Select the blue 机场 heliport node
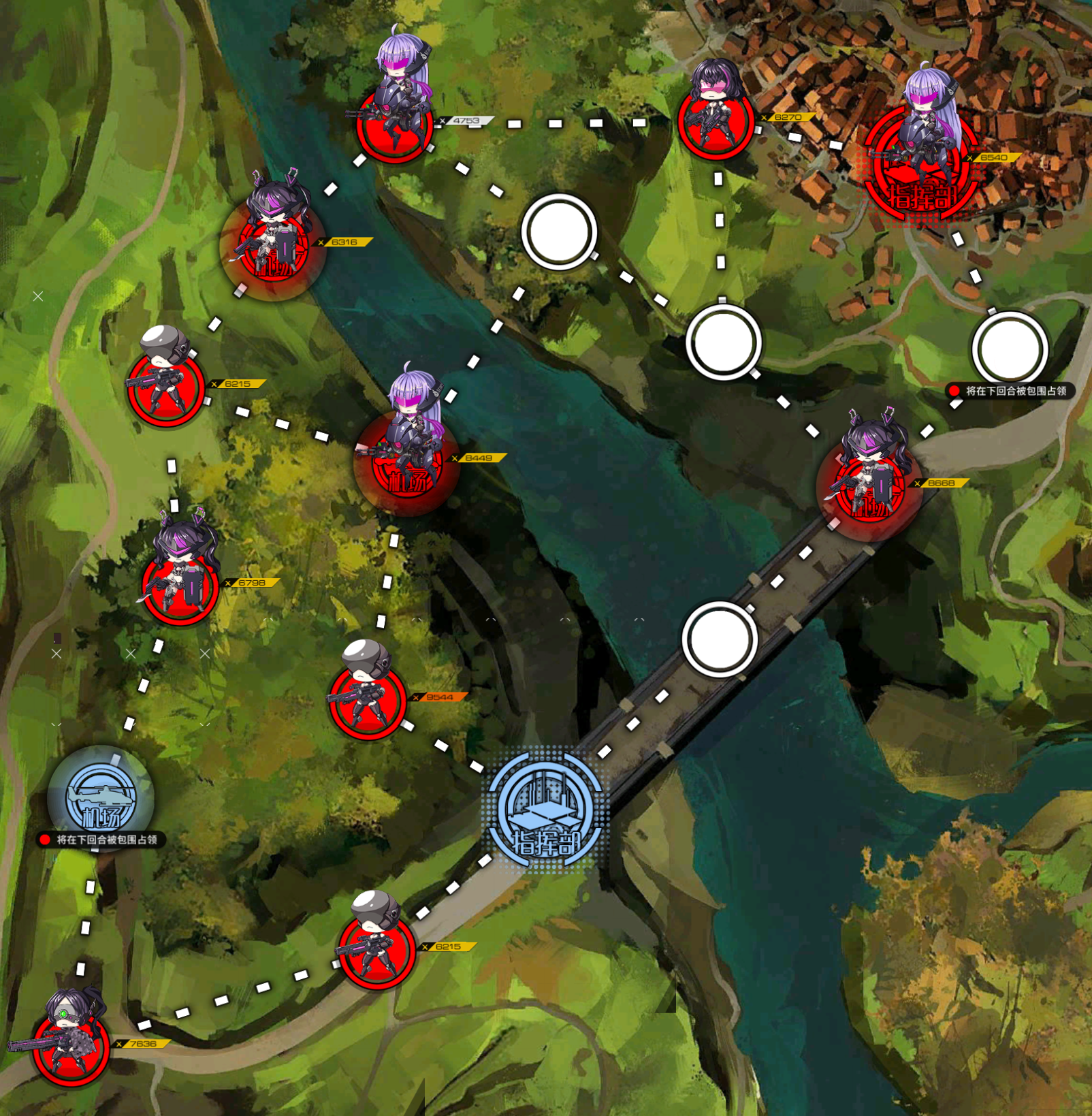This screenshot has width=1092, height=1116. click(x=101, y=798)
